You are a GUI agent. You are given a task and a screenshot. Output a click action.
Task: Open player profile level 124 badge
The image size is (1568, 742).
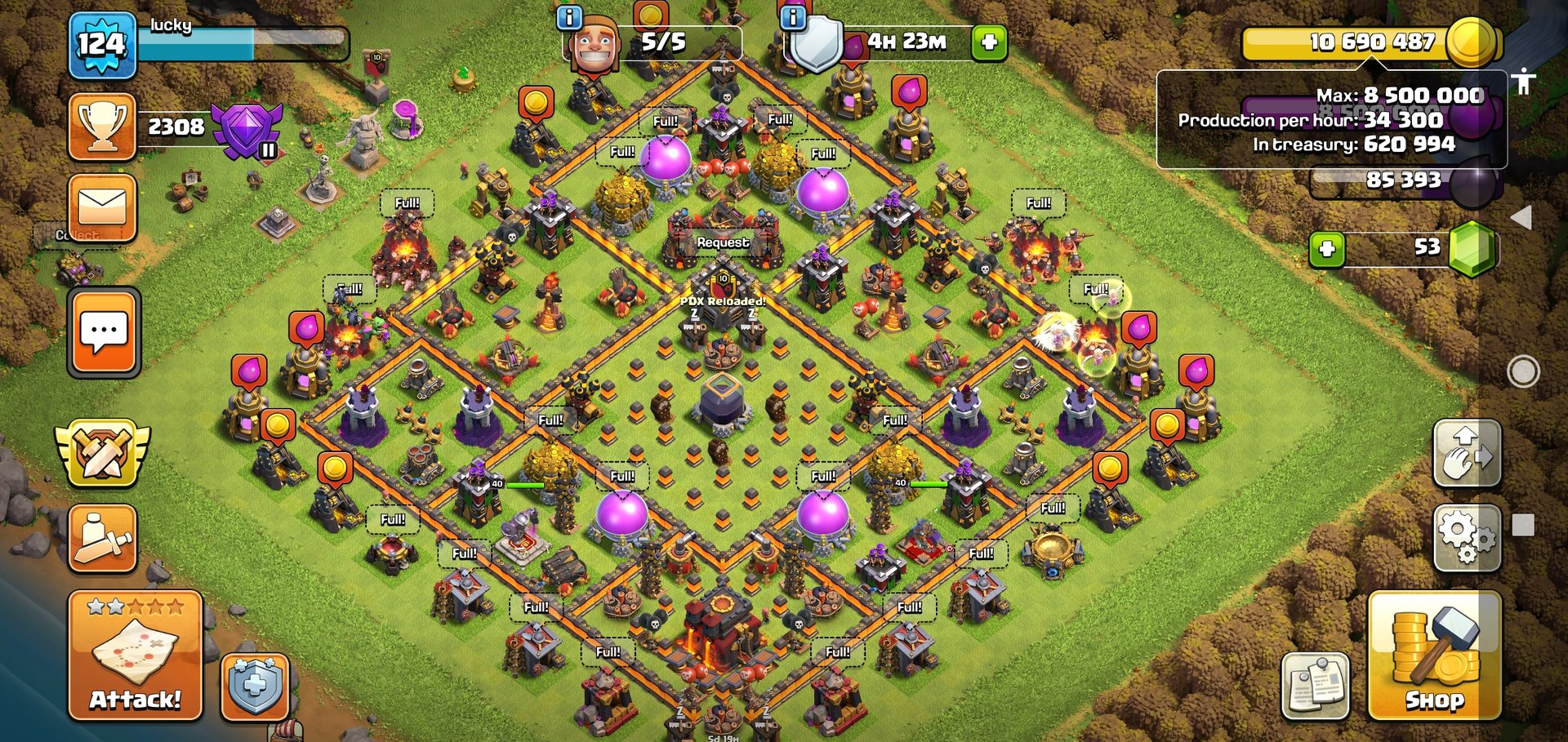[x=102, y=45]
